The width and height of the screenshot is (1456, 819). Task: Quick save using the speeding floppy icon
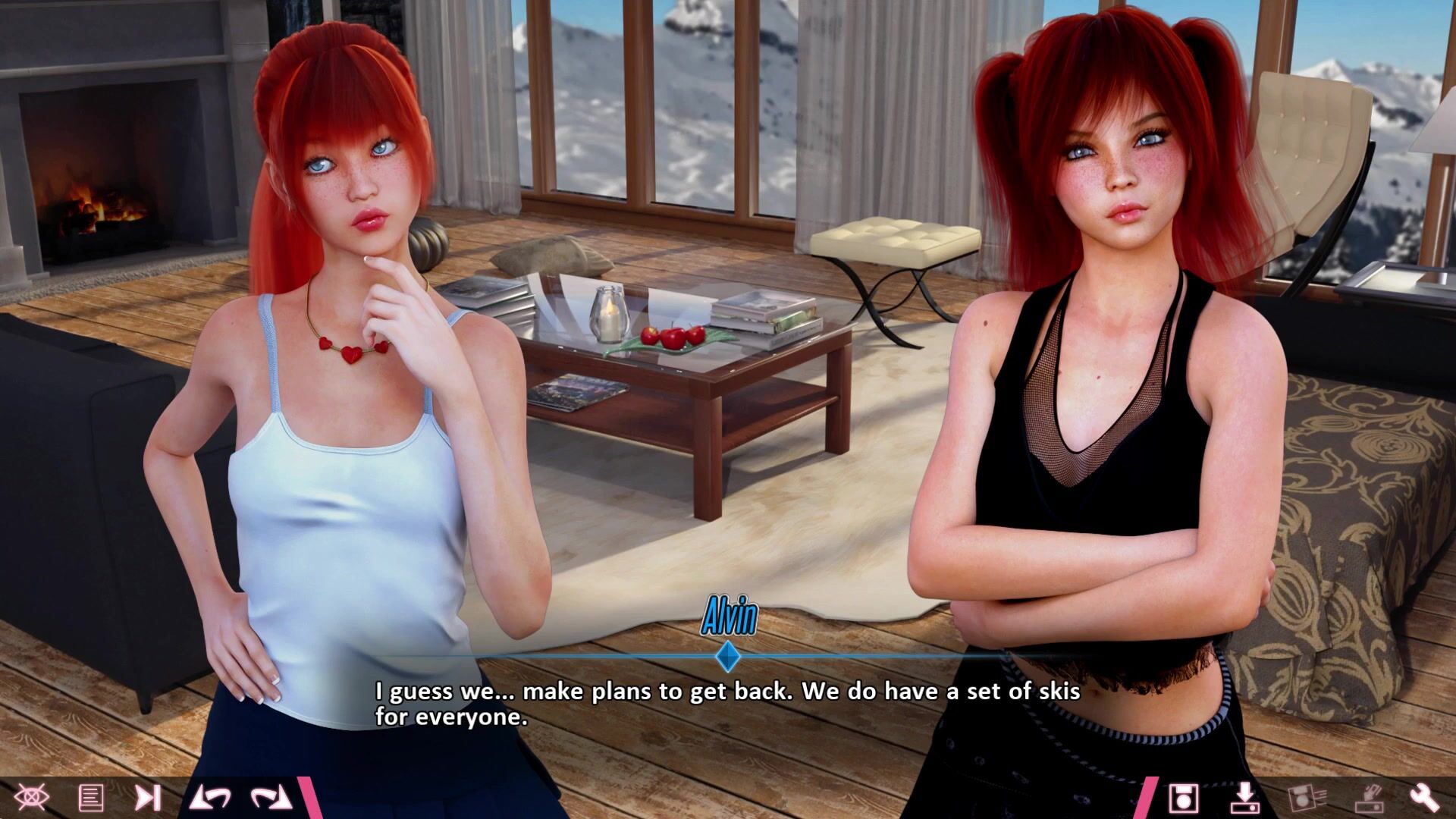point(1306,798)
